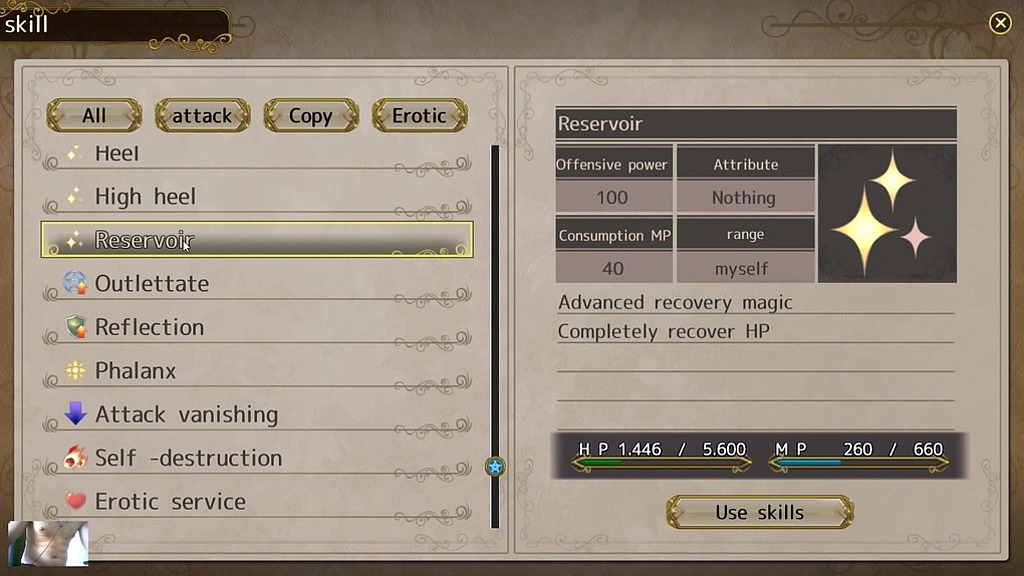Show only attack skills
This screenshot has height=576, width=1024.
202,116
